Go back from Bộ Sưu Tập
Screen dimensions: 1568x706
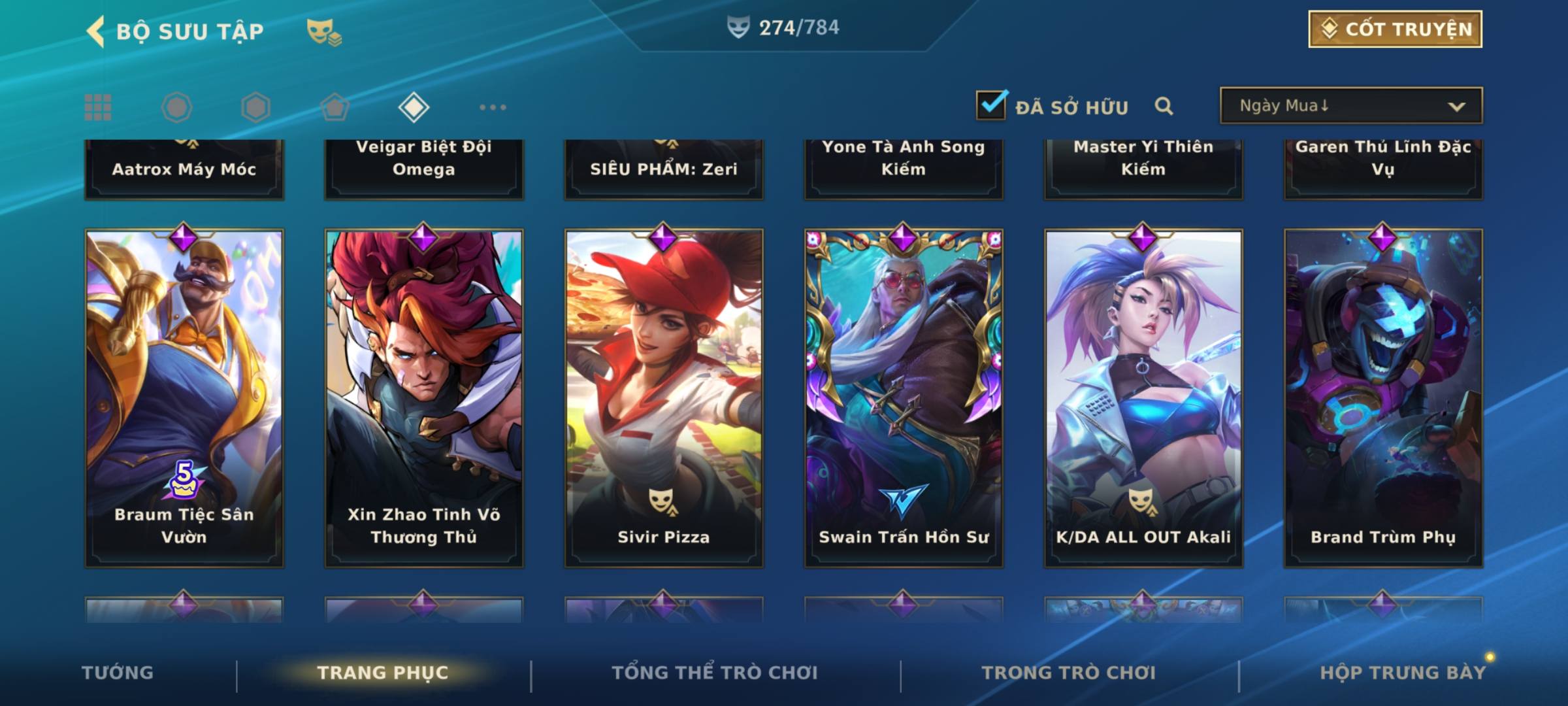97,31
